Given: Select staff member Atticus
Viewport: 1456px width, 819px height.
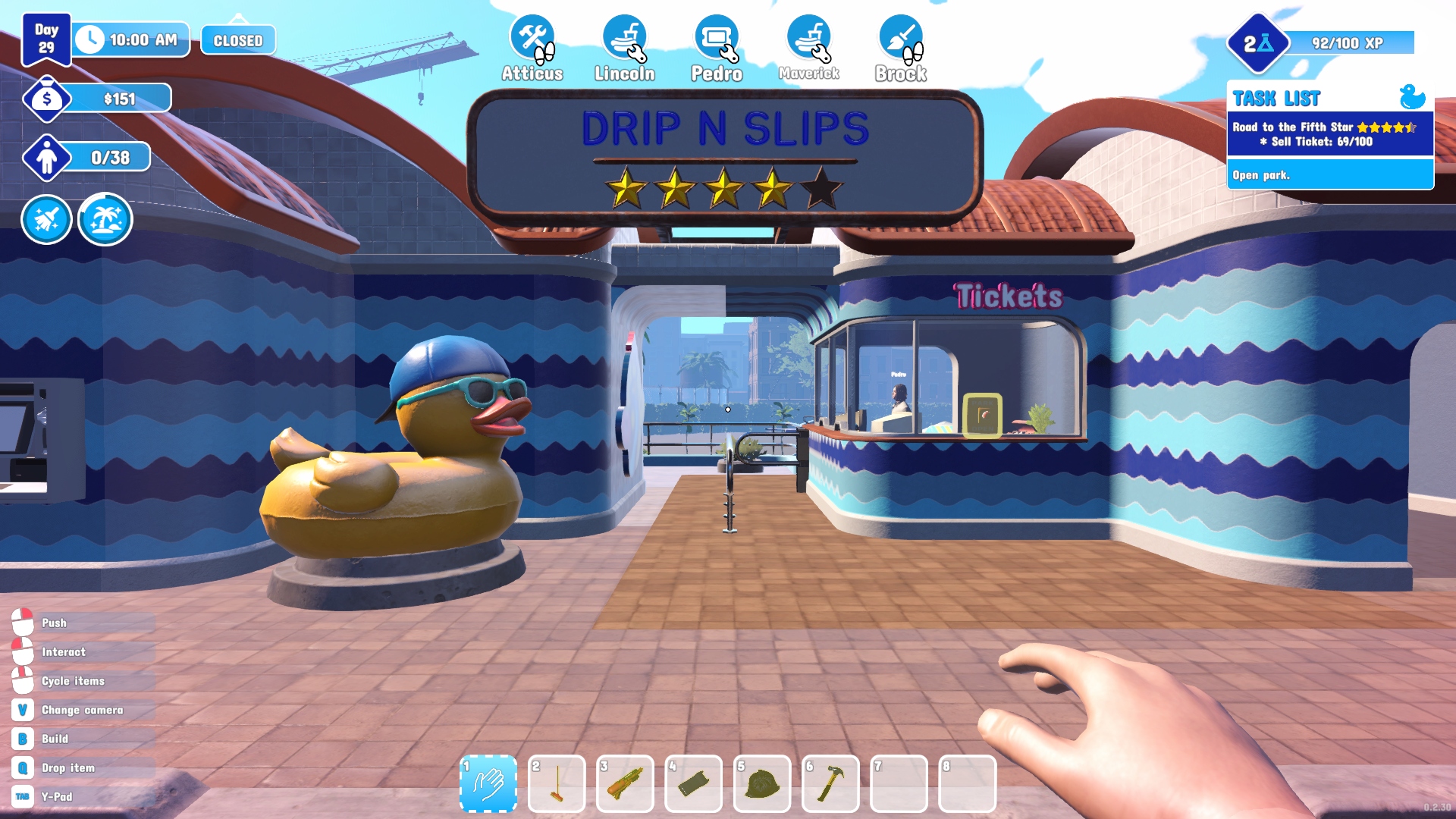Looking at the screenshot, I should [532, 39].
